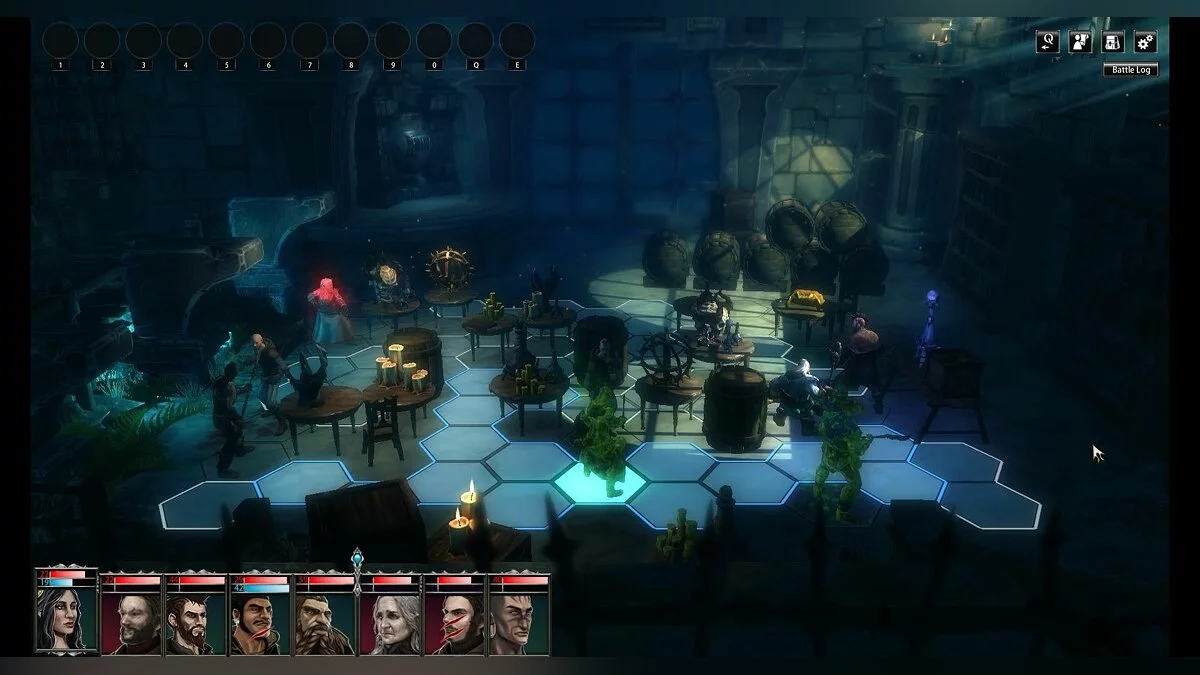This screenshot has height=675, width=1200.
Task: Select the spiky-haired bearded man portrait
Action: 196,622
